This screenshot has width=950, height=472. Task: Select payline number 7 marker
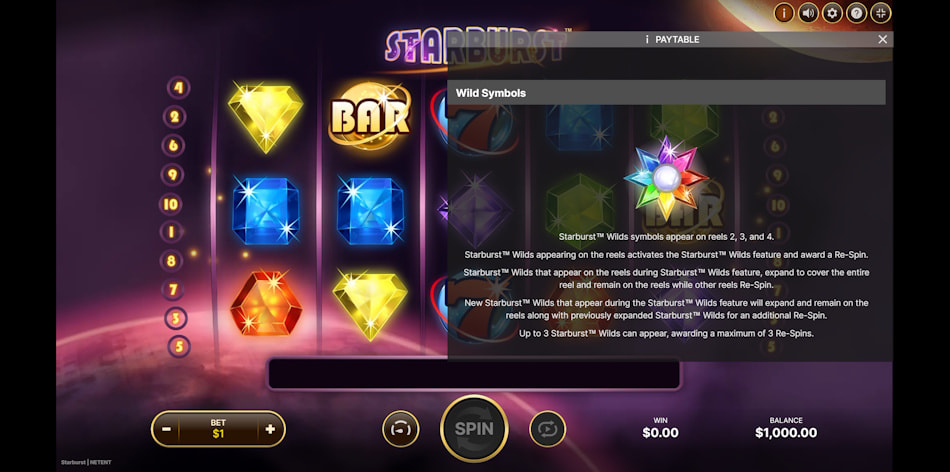coord(173,290)
